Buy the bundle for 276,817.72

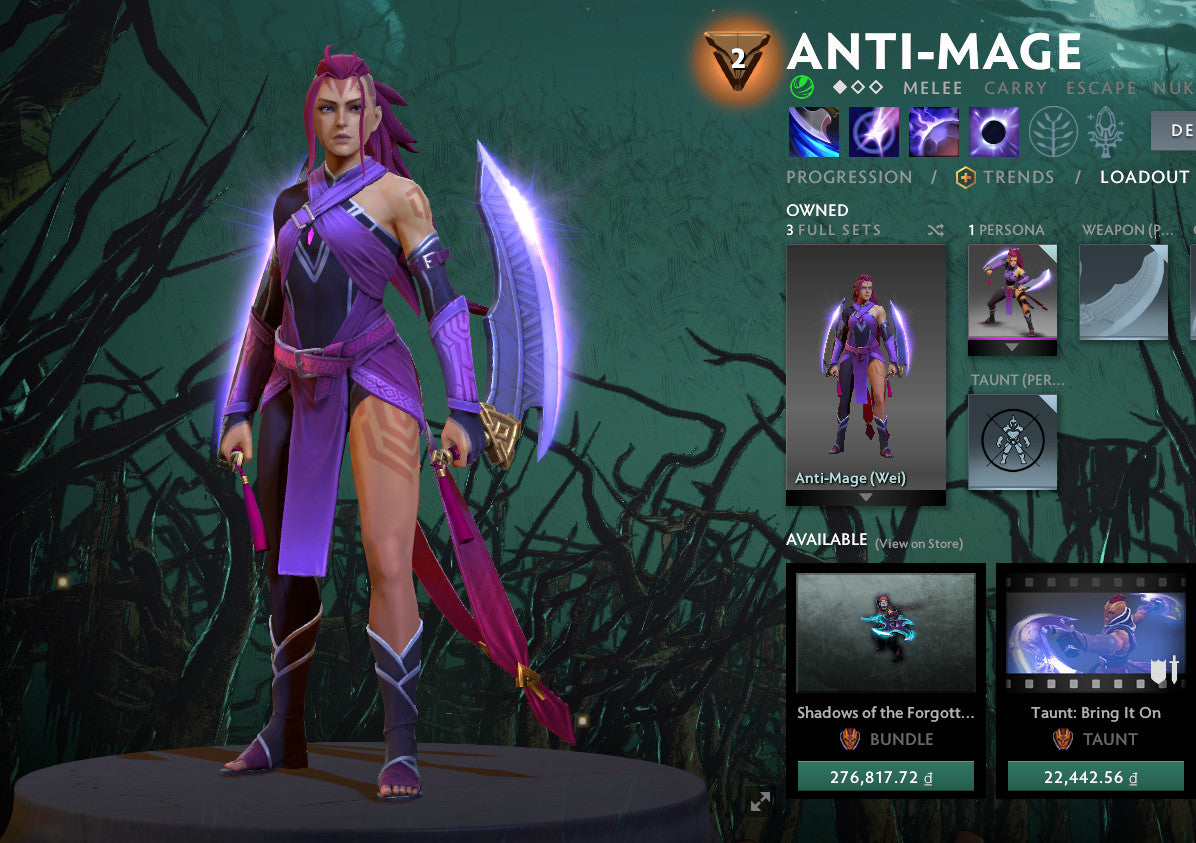click(886, 777)
